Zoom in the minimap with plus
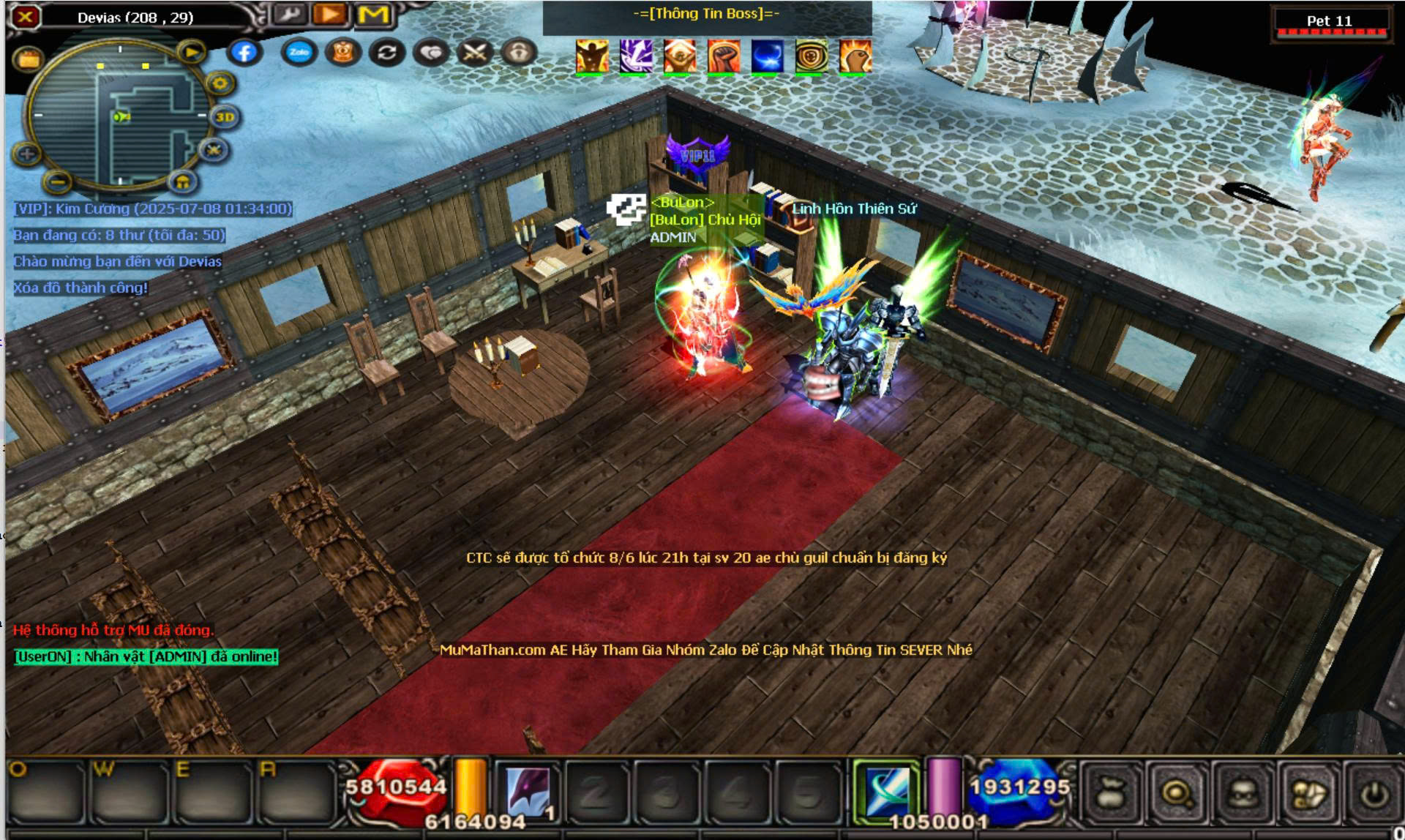1405x840 pixels. [27, 154]
